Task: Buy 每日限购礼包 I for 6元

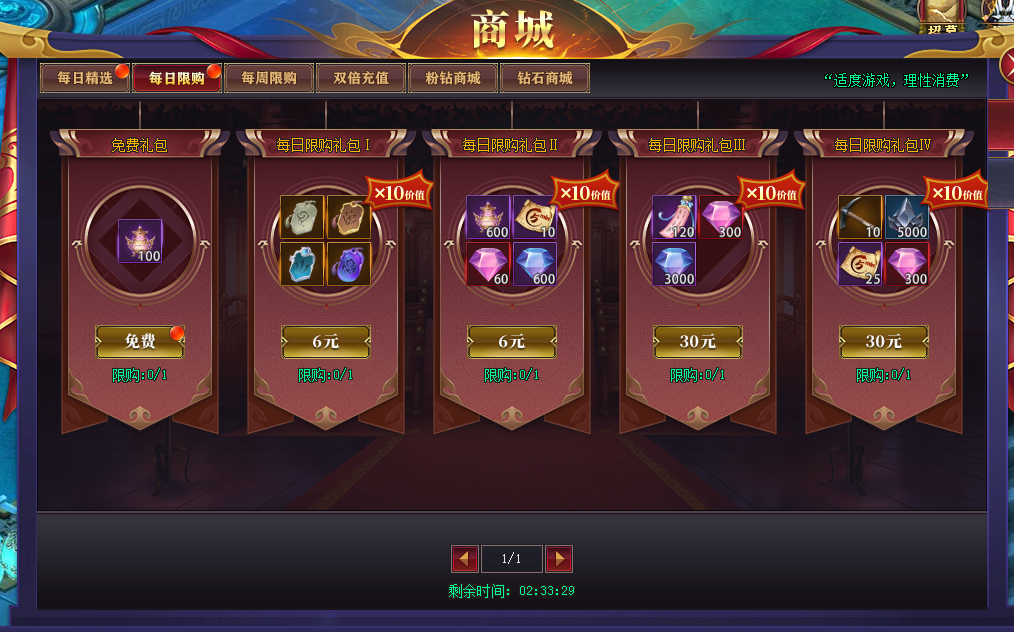Action: 326,342
